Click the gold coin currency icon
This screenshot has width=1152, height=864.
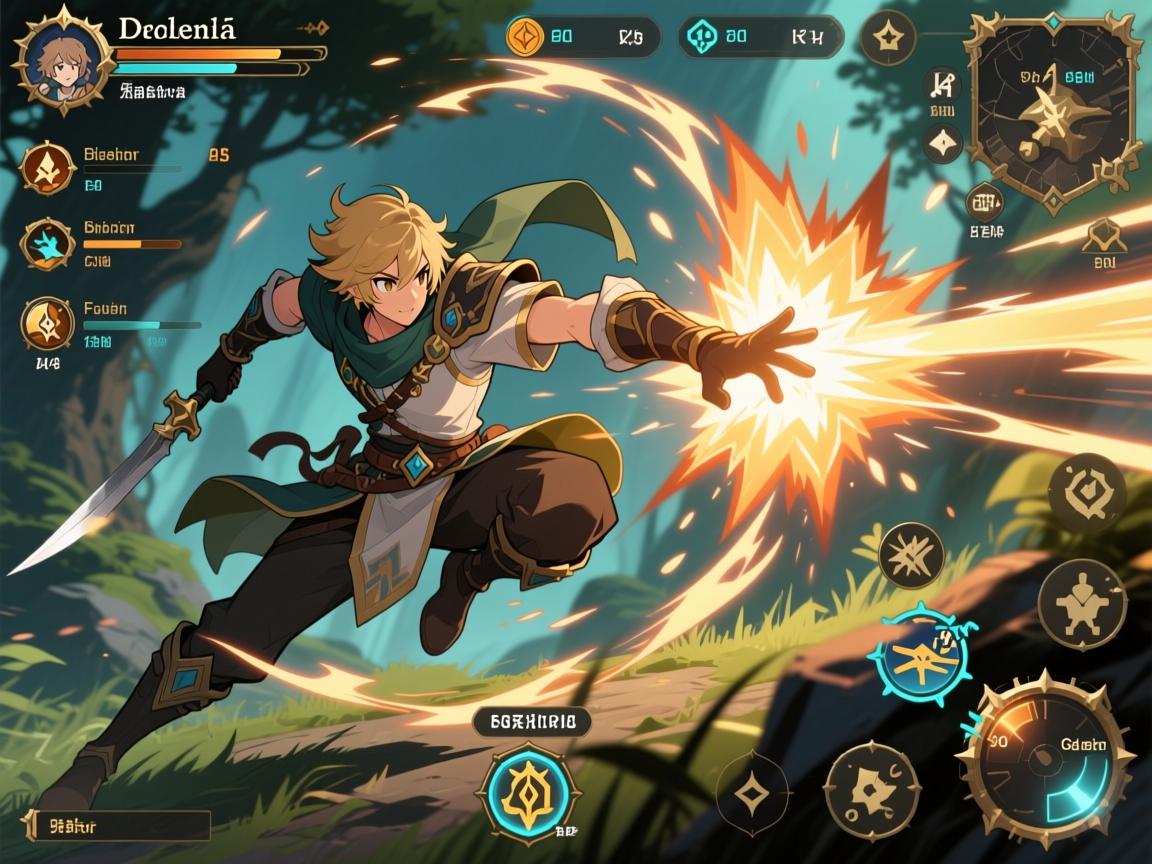point(525,37)
